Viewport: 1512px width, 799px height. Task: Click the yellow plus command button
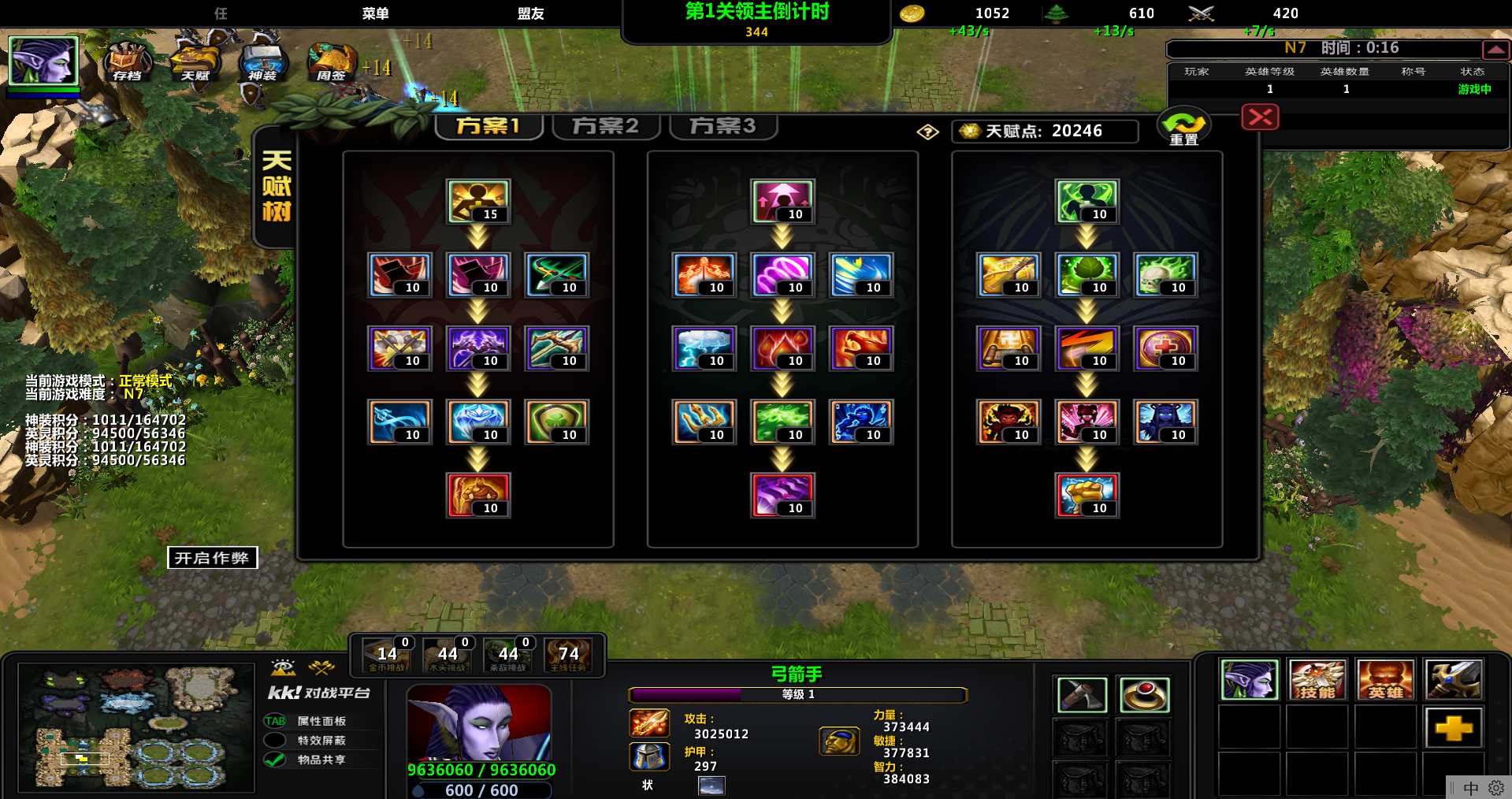[1453, 727]
